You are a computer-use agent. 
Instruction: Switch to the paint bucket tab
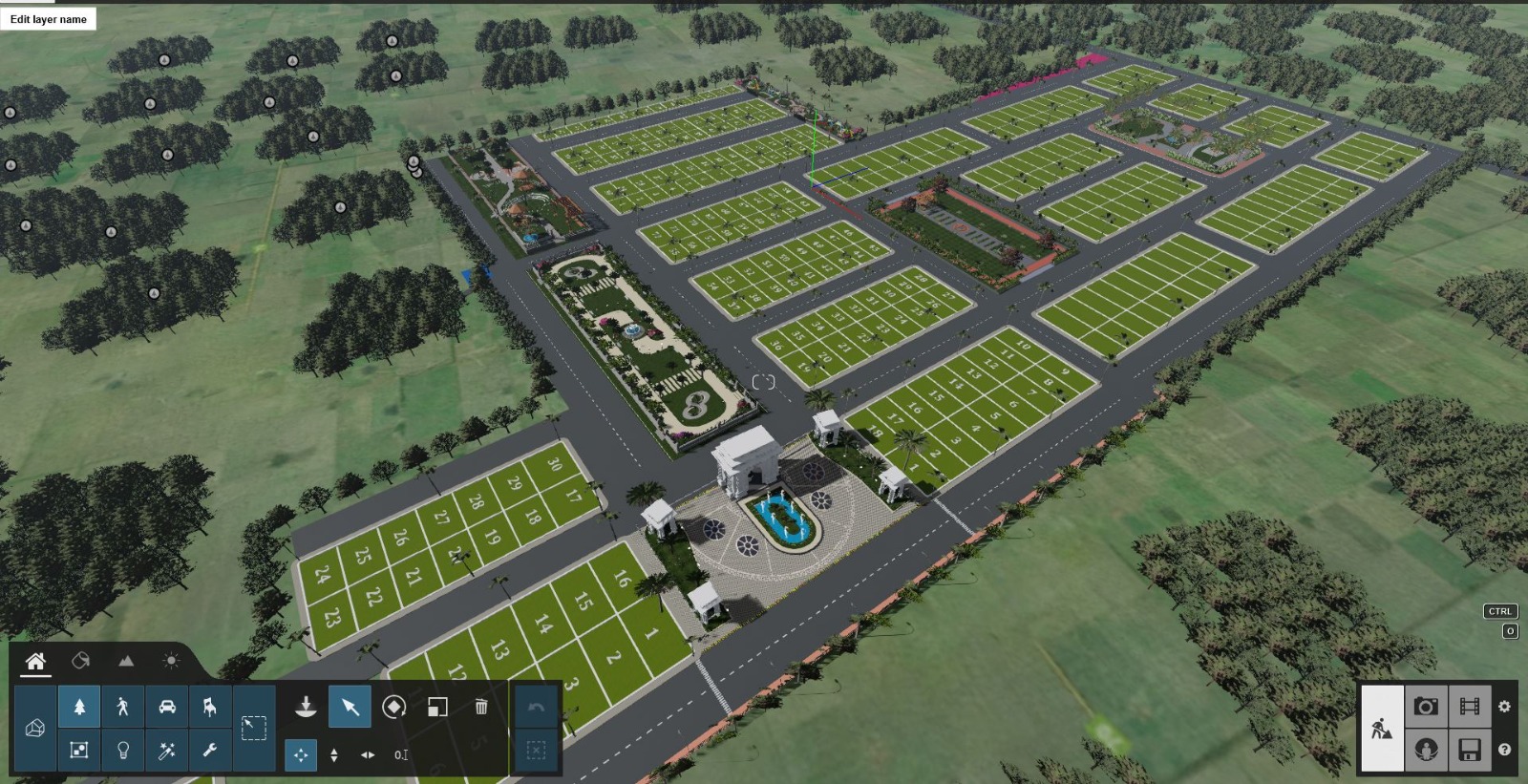(79, 660)
